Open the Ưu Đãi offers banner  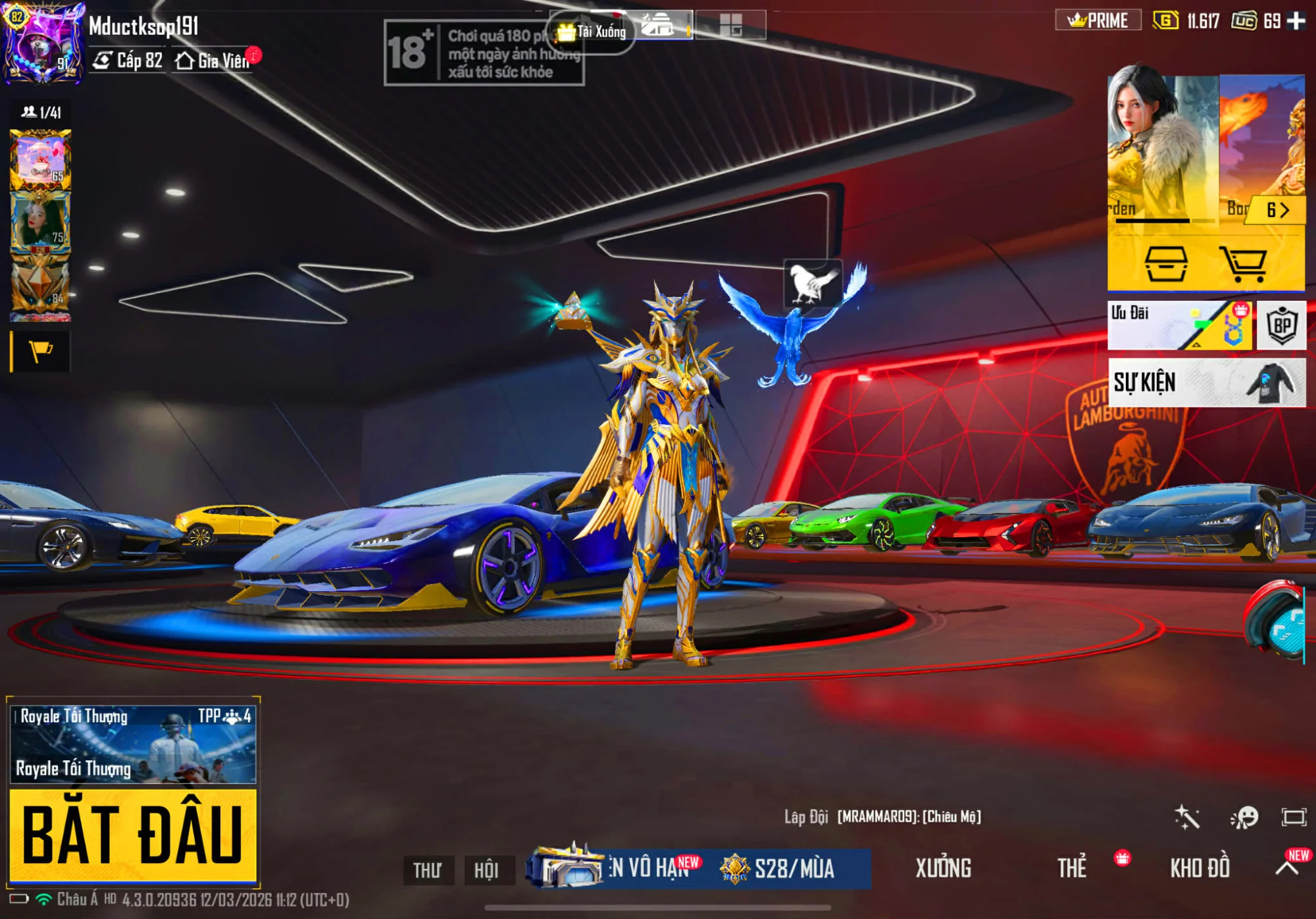click(1179, 325)
